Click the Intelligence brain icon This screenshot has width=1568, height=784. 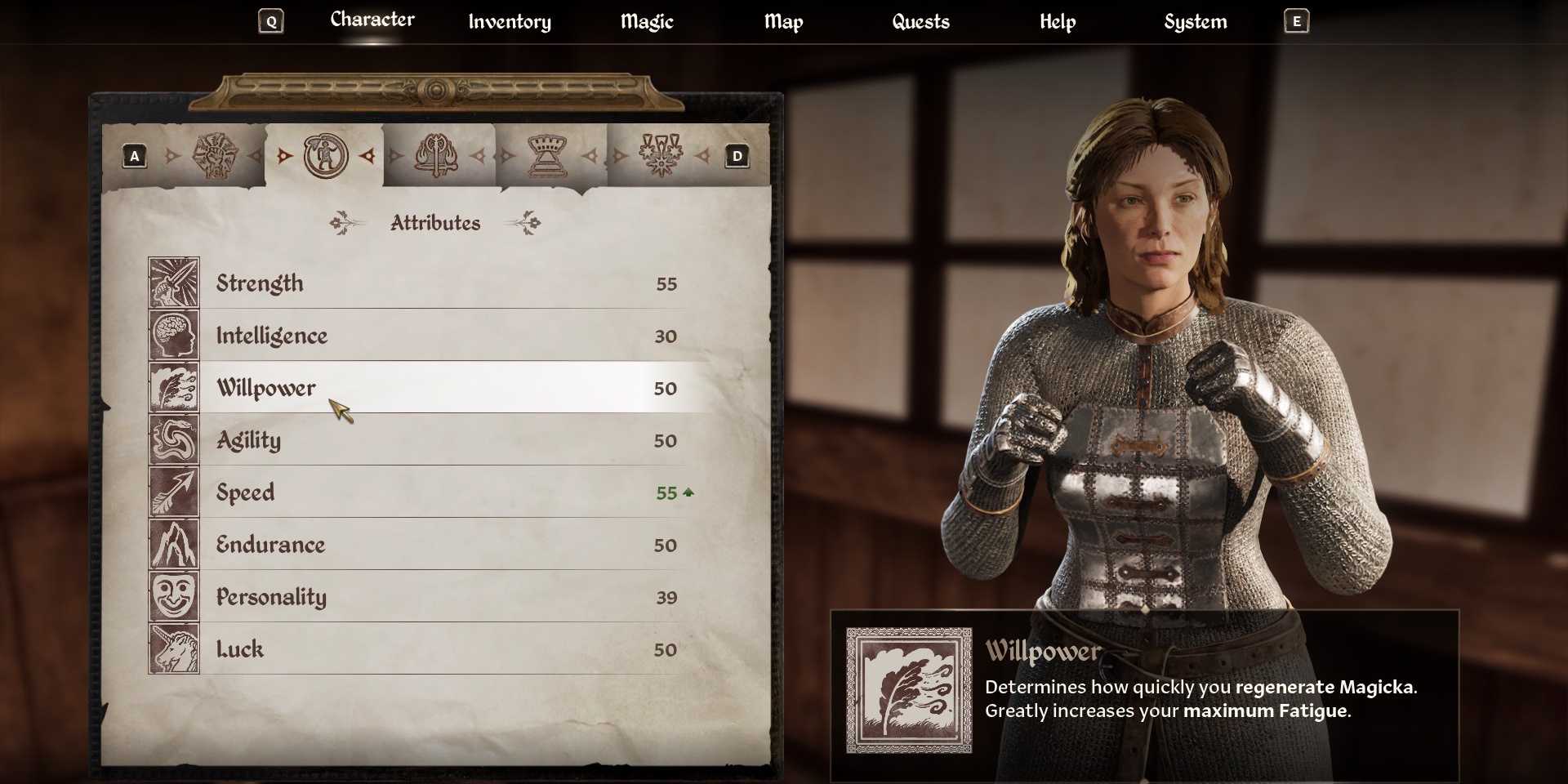point(174,336)
